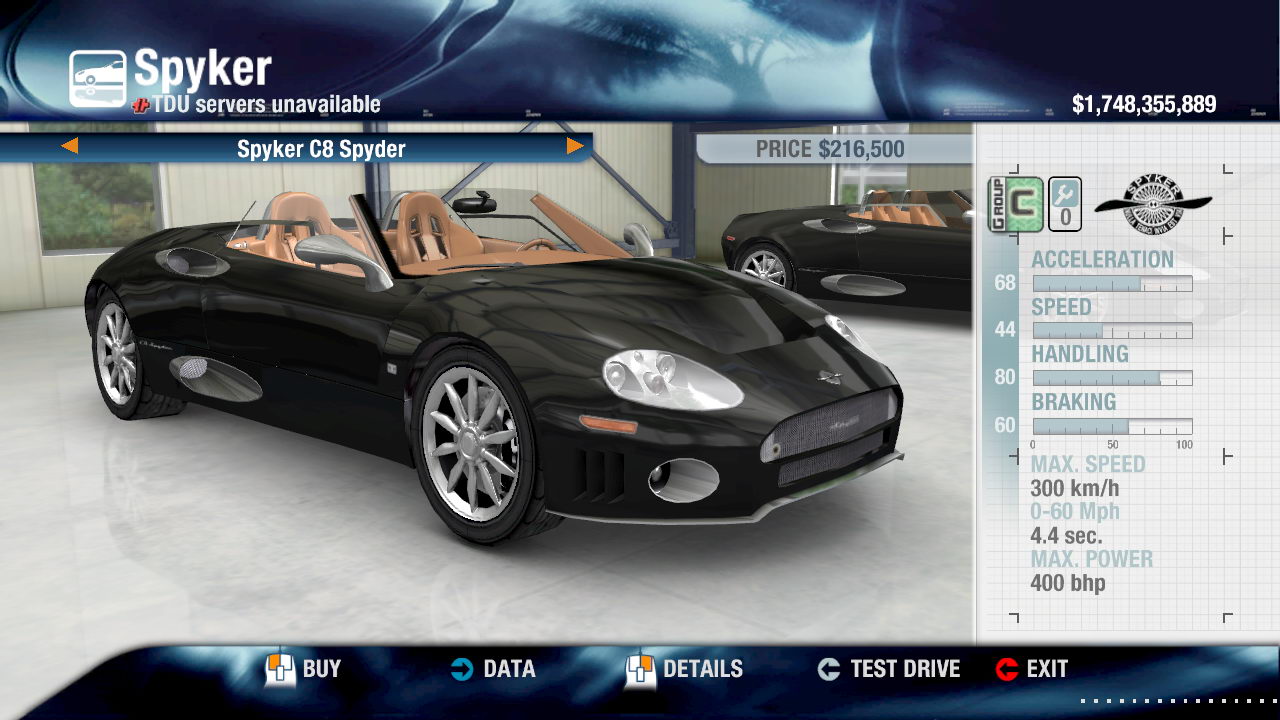
Task: Buy the Spyker C8 Spyder
Action: click(303, 669)
